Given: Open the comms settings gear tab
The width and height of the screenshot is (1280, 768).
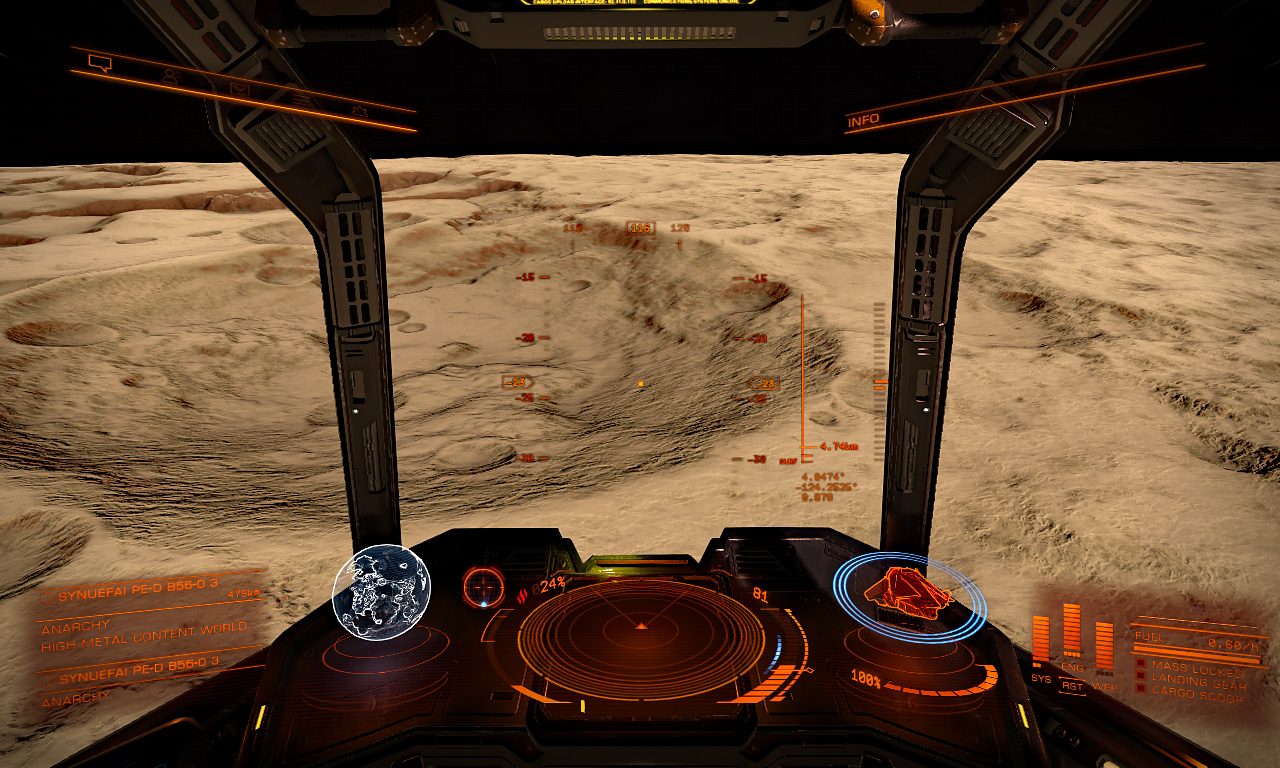Looking at the screenshot, I should pyautogui.click(x=359, y=111).
